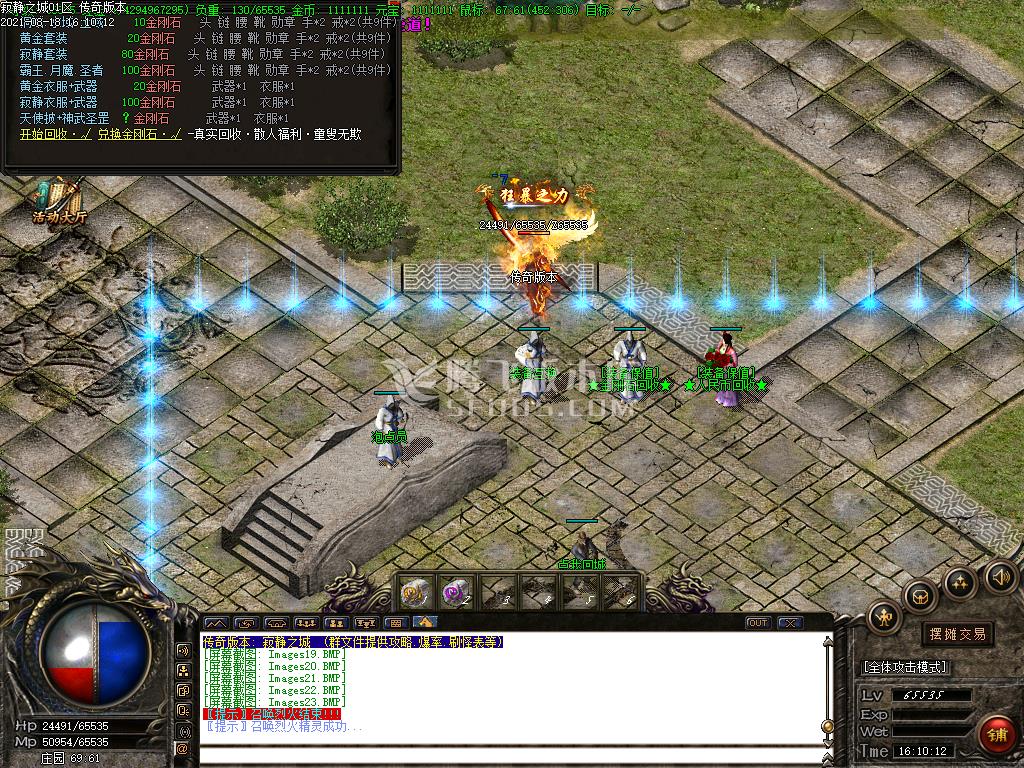Open the 摆摊交易 stall trade button
The width and height of the screenshot is (1024, 768).
[x=957, y=634]
